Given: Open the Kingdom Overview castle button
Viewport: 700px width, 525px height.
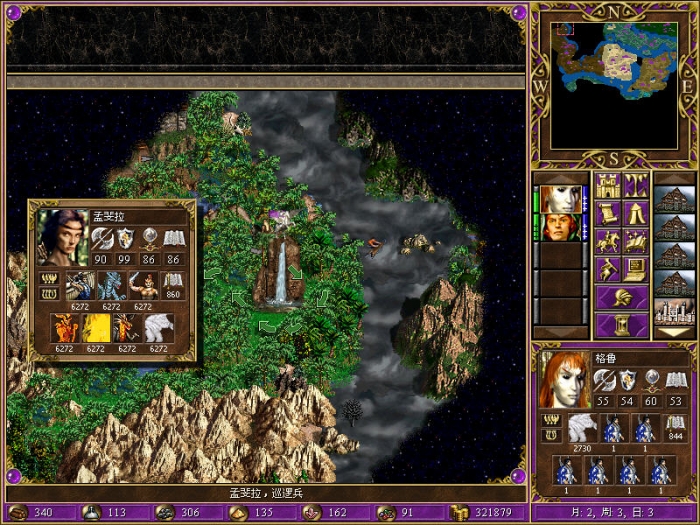Looking at the screenshot, I should coord(609,186).
